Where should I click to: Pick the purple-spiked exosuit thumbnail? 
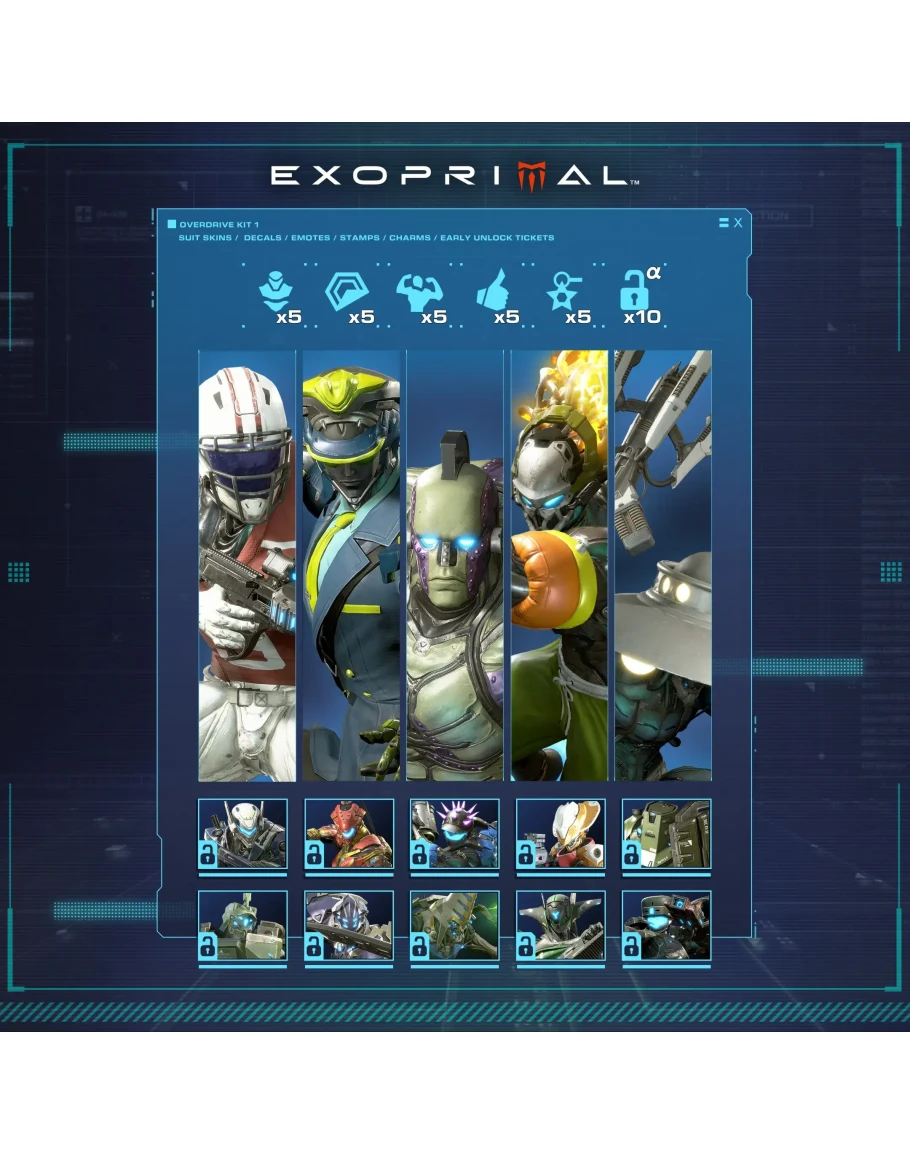[455, 833]
